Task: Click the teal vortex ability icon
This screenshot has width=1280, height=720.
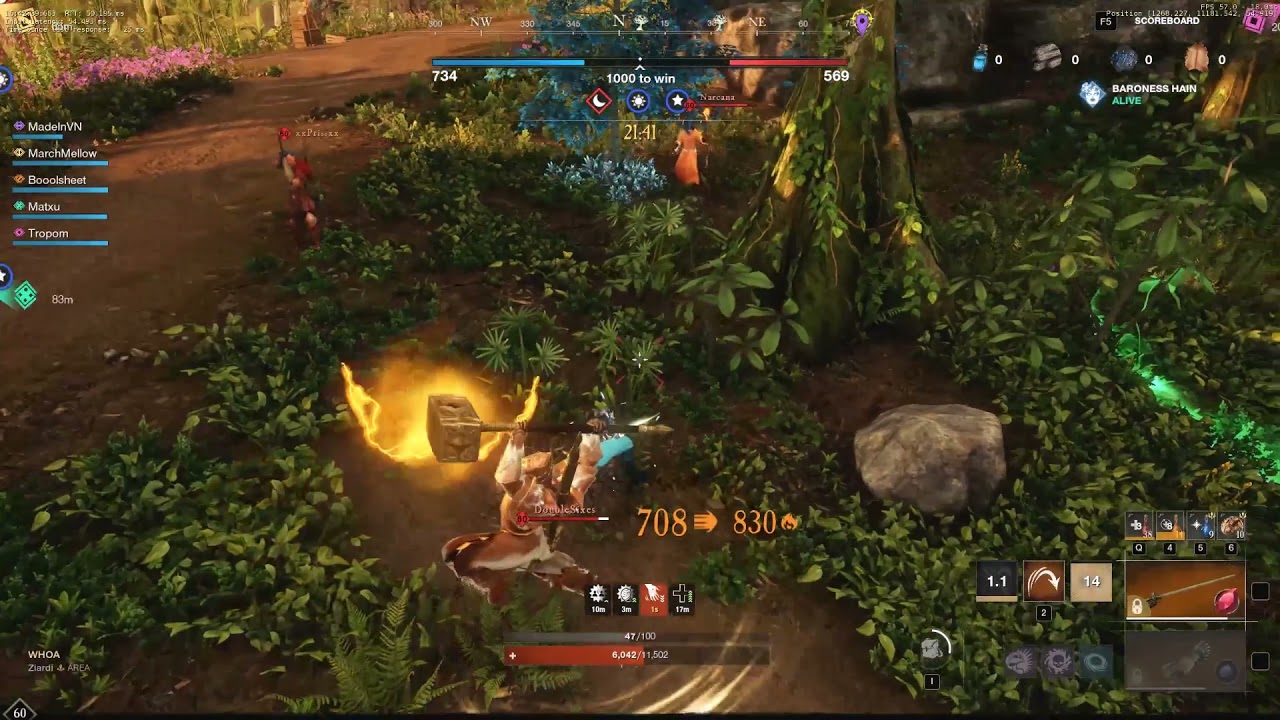Action: pyautogui.click(x=1095, y=662)
